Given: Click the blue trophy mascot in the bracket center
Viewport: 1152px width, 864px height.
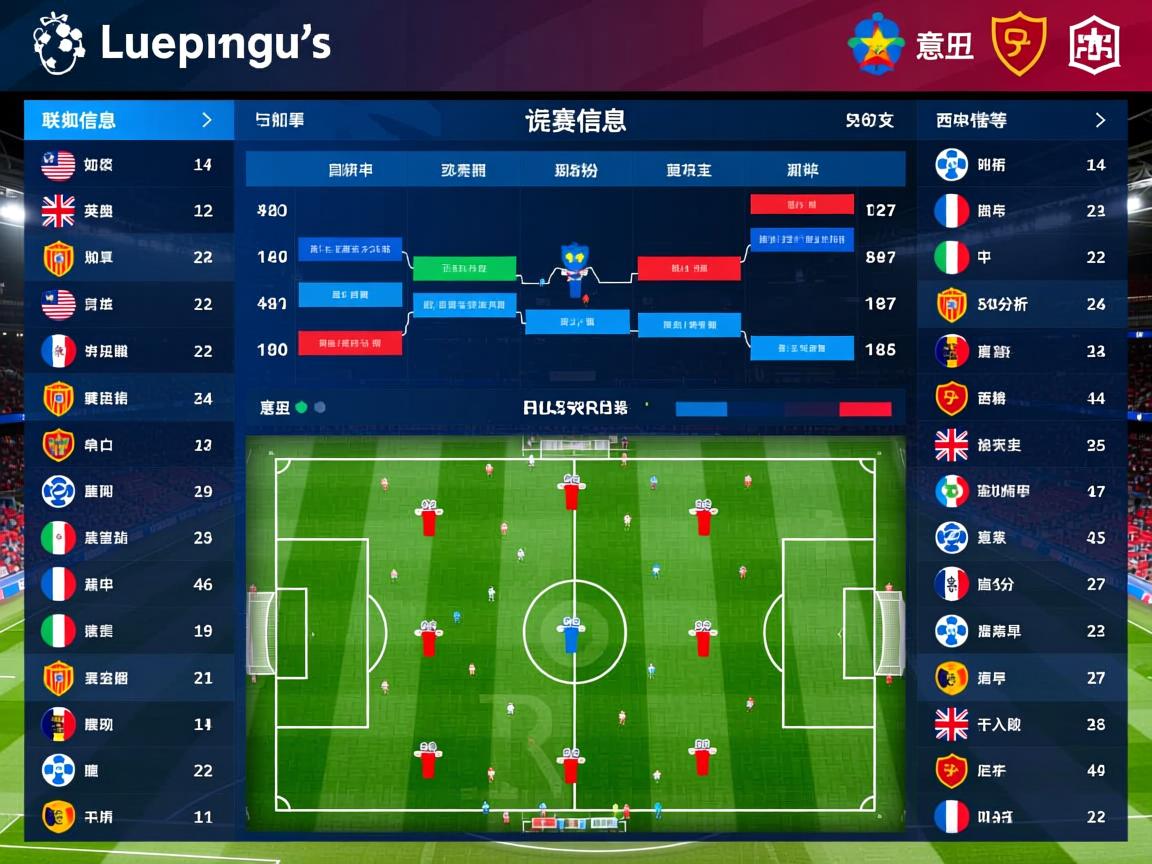Looking at the screenshot, I should pos(574,266).
